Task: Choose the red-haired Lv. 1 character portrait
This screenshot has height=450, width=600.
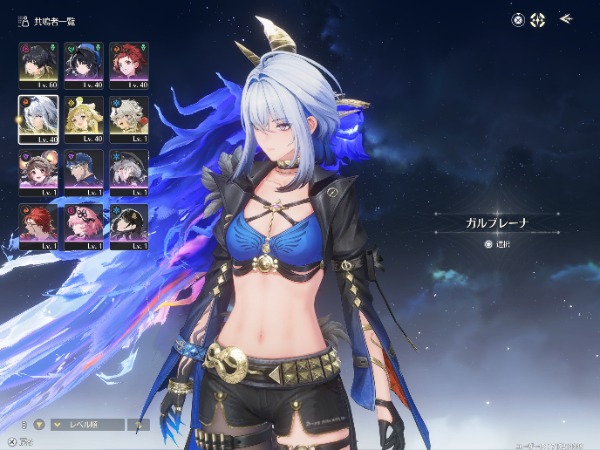Action: click(x=38, y=226)
